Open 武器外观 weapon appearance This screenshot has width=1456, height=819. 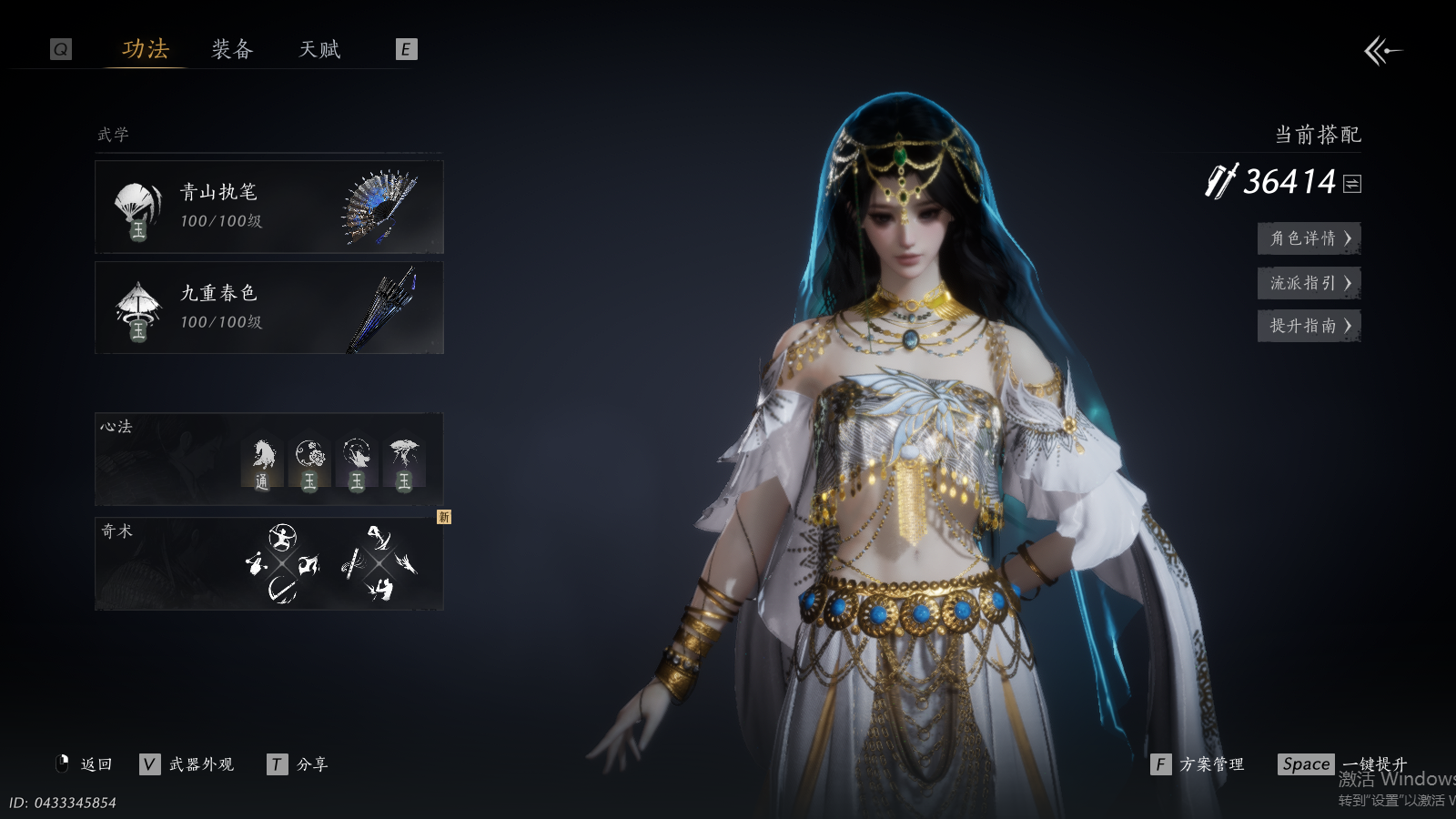point(188,764)
